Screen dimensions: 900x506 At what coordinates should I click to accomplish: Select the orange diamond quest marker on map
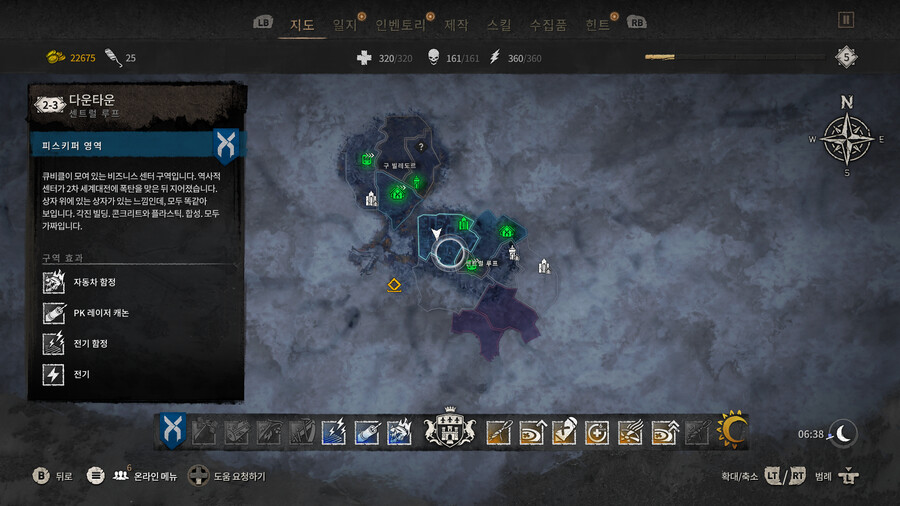click(x=394, y=285)
